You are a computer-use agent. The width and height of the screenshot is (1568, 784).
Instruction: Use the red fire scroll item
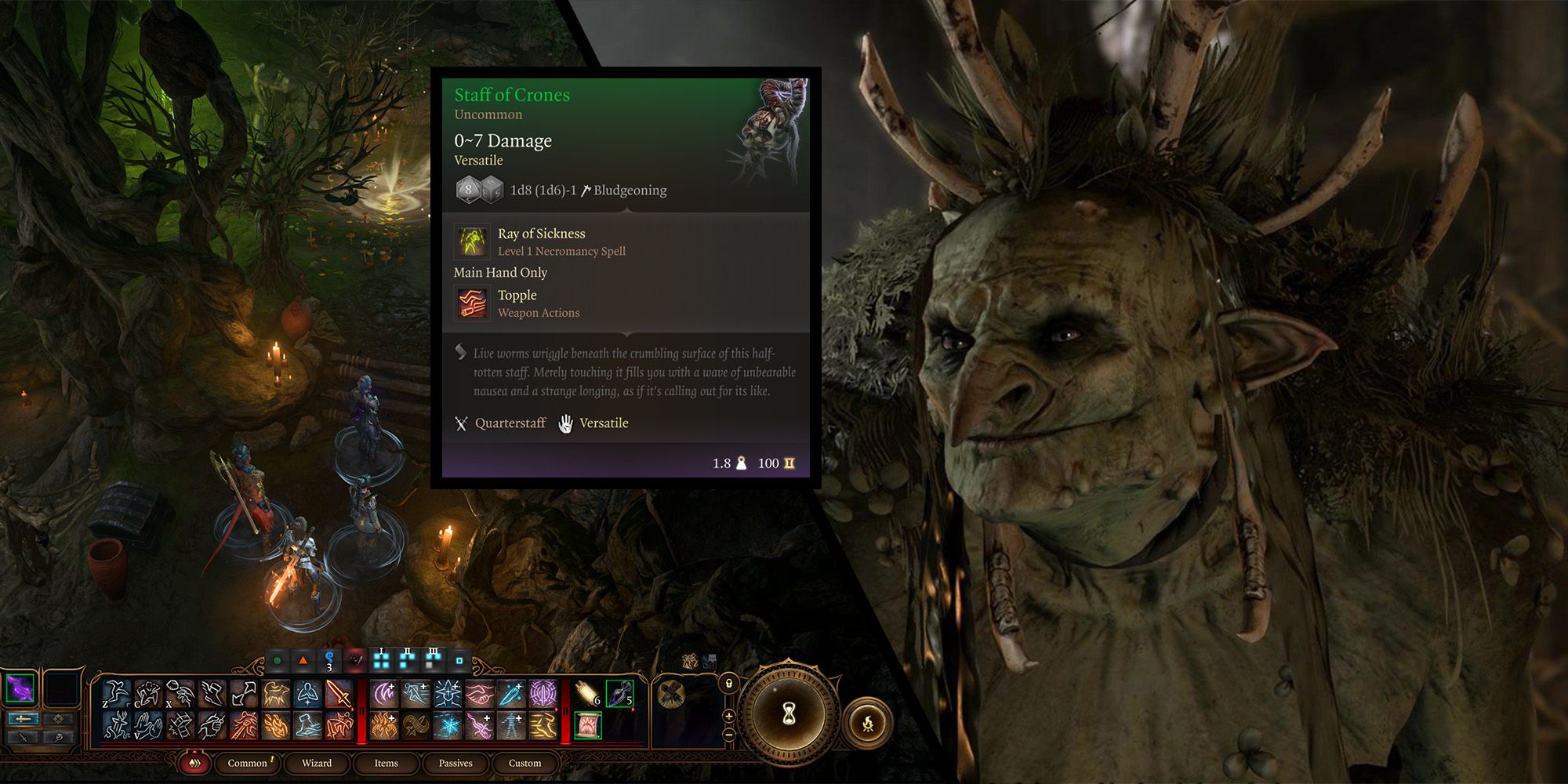tap(588, 725)
